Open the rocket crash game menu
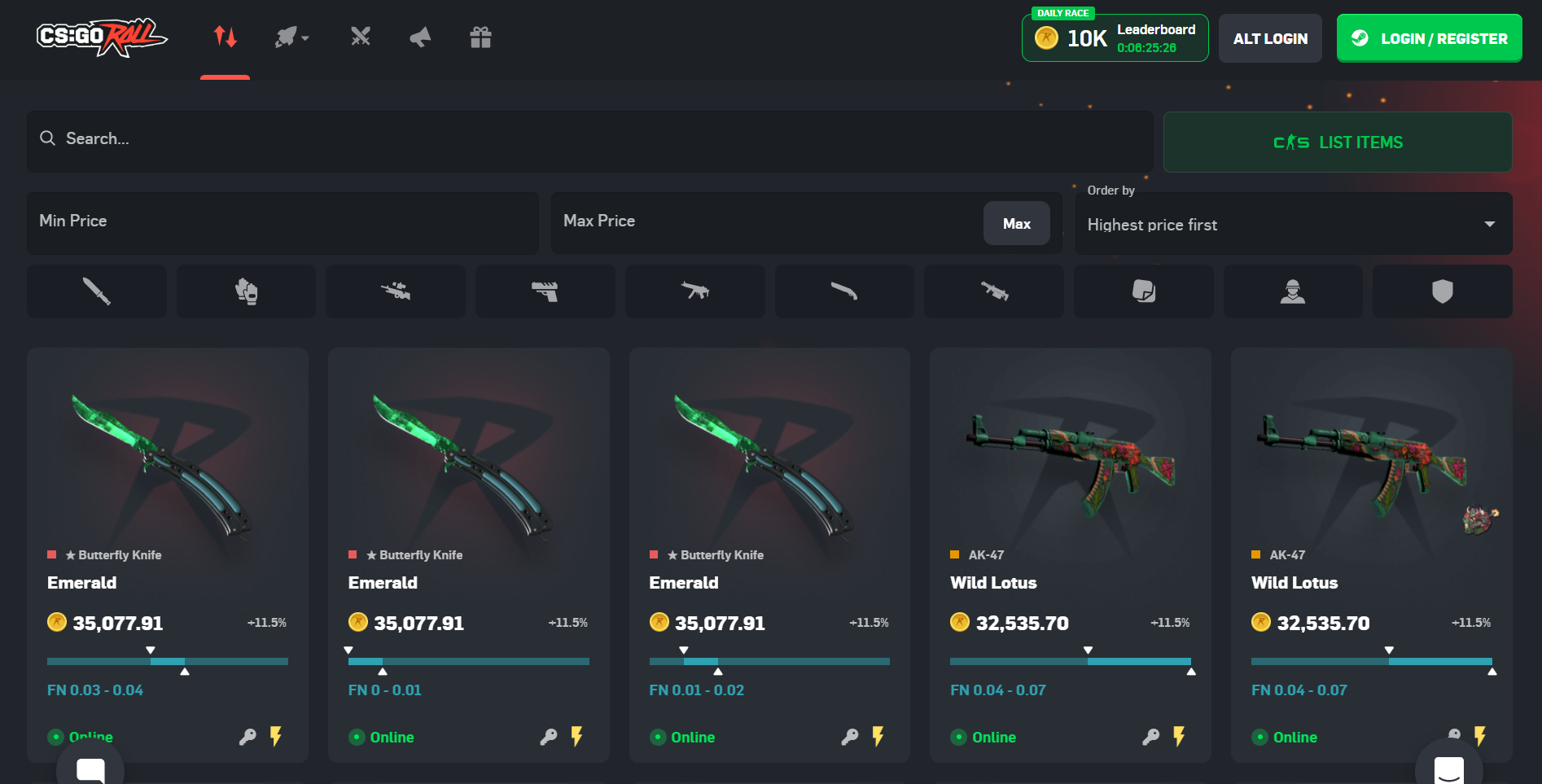 point(291,37)
